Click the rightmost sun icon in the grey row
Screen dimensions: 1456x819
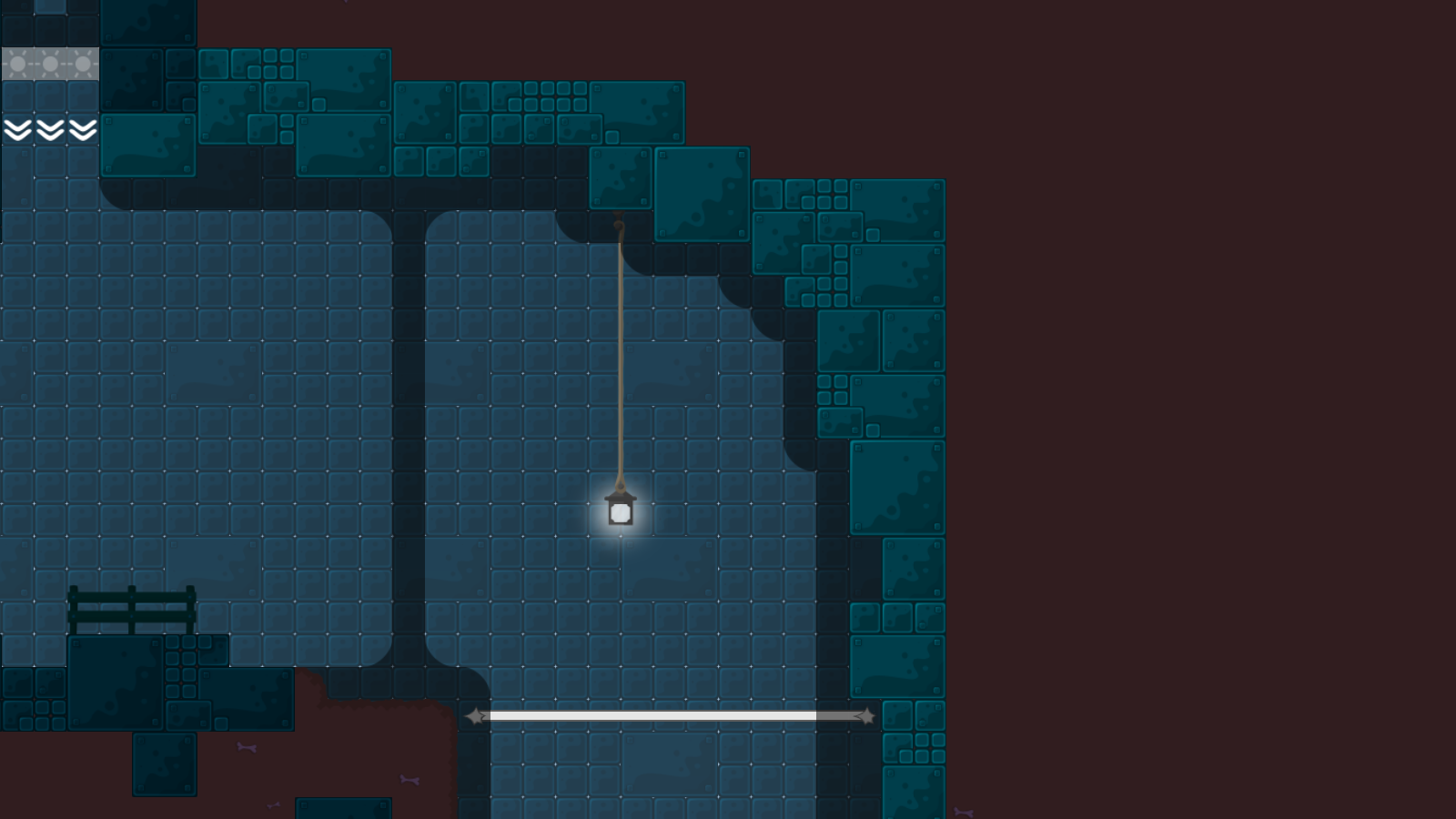[83, 63]
